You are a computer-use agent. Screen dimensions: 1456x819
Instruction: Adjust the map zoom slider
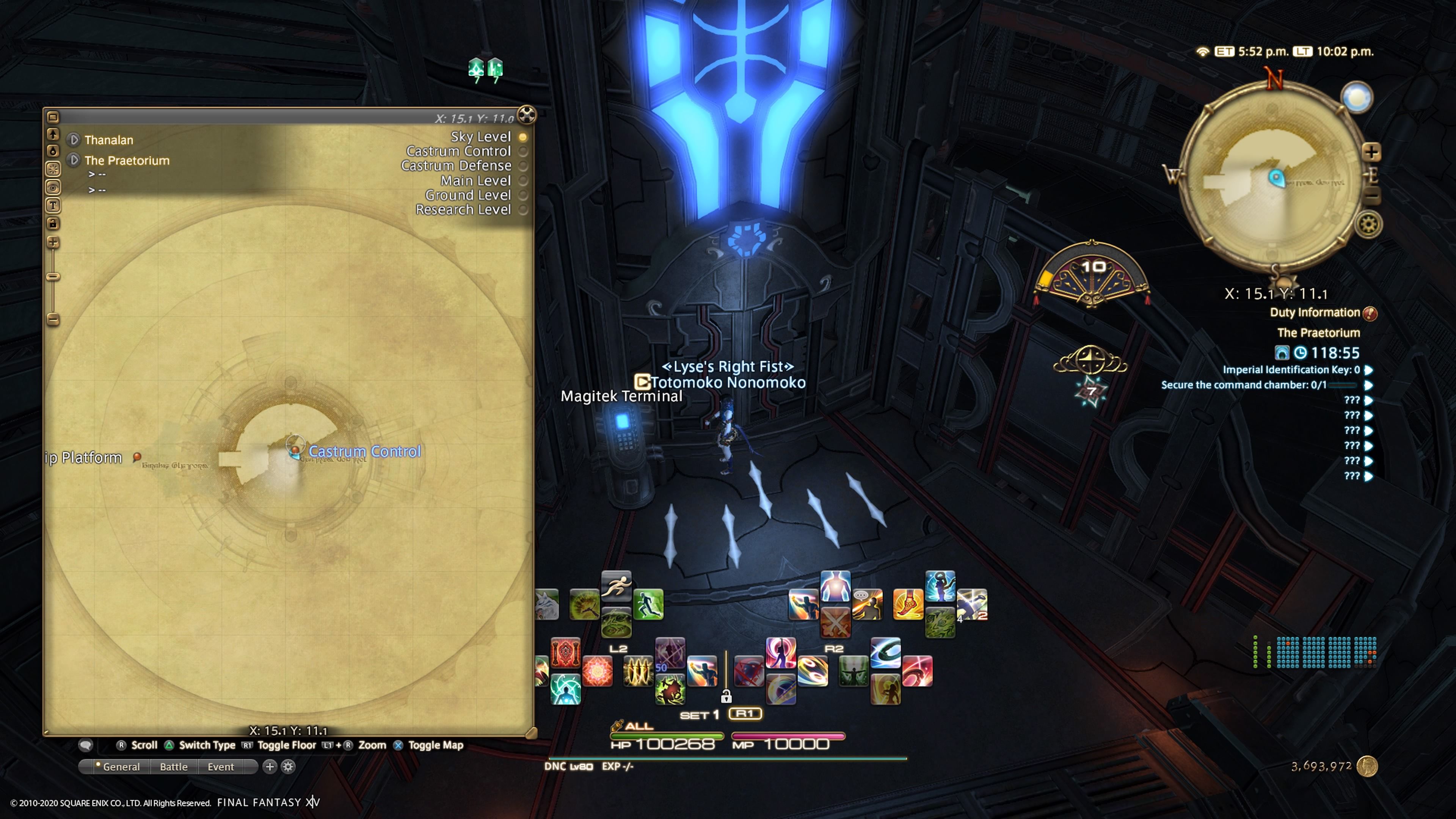point(53,275)
